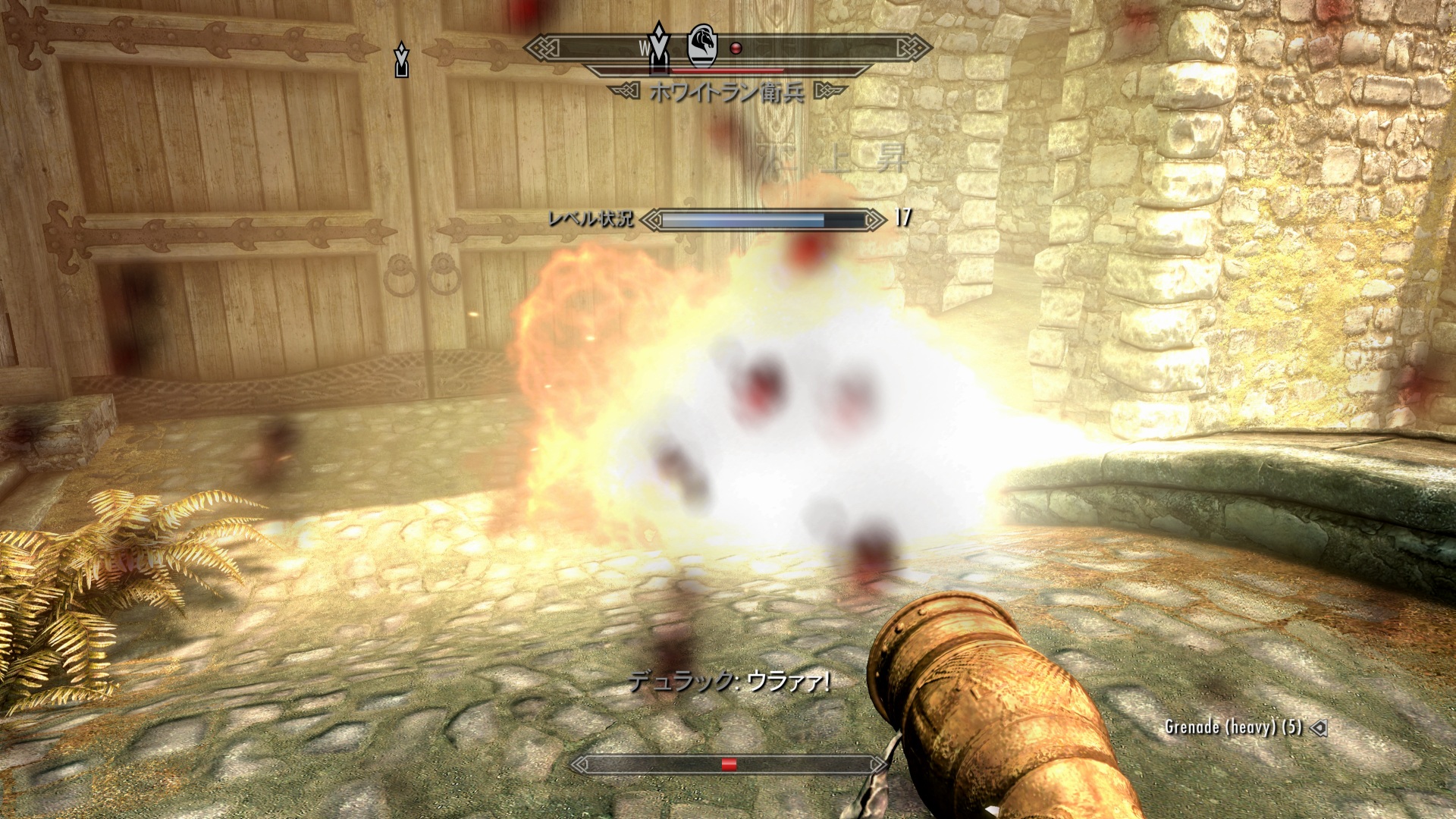Click the Whiterun horse shield compass marker
The width and height of the screenshot is (1456, 819).
tap(701, 45)
